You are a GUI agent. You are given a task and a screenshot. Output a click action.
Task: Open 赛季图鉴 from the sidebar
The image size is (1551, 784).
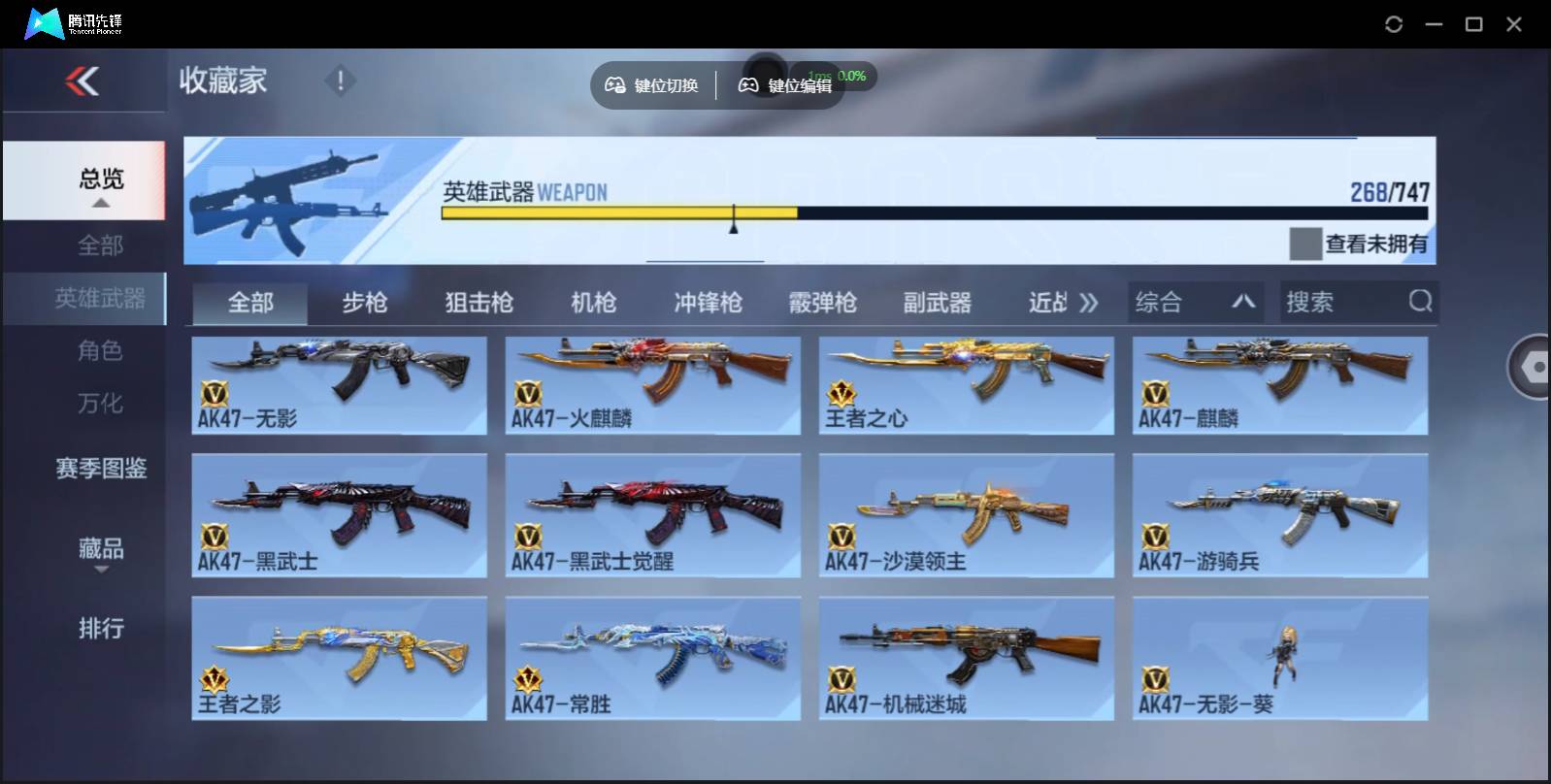[x=101, y=469]
